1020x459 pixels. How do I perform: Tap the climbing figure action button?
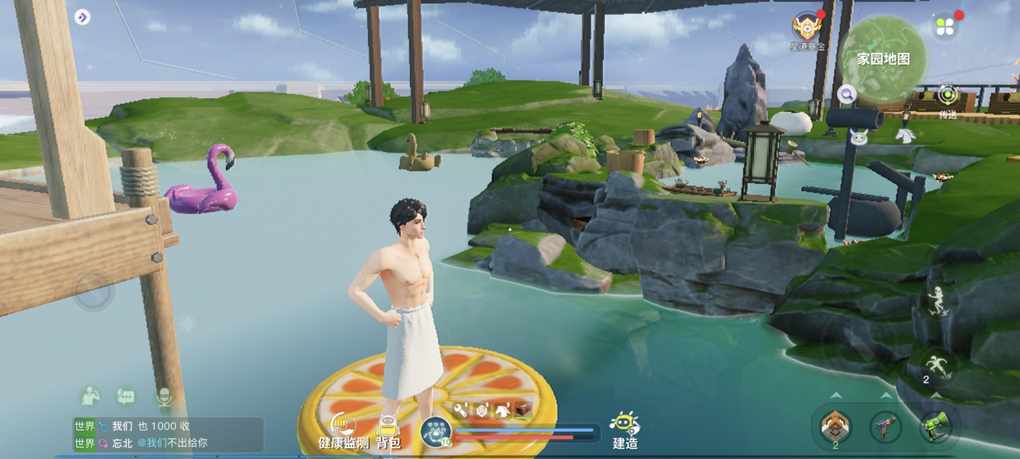937,300
